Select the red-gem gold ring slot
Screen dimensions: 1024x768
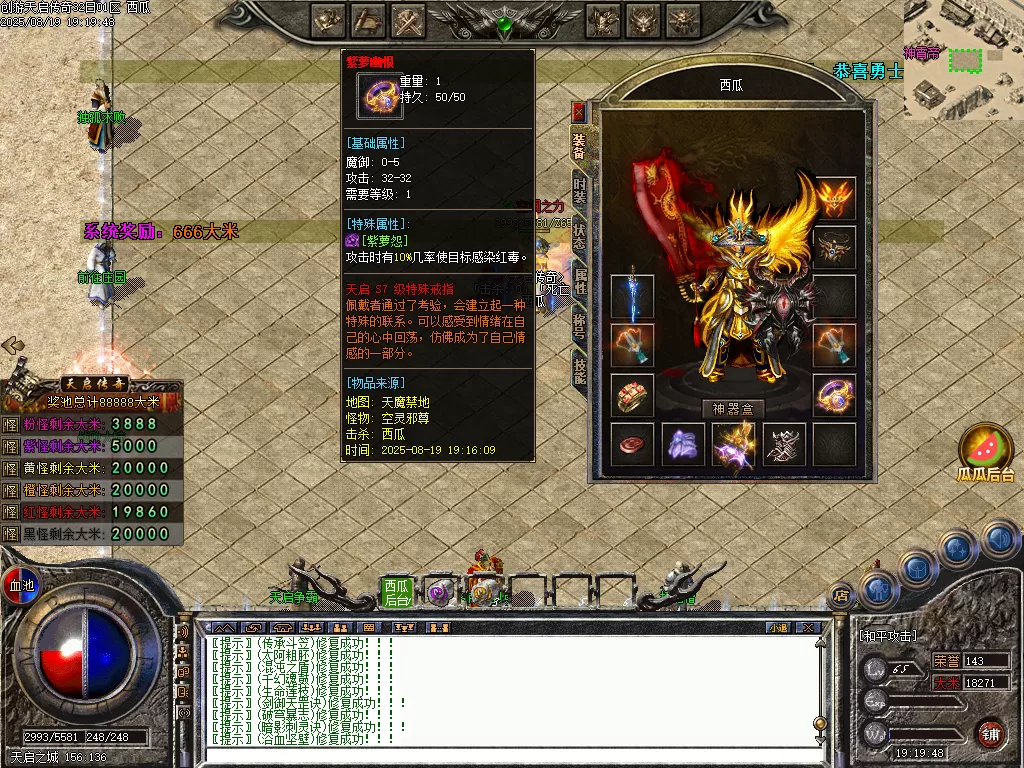[x=632, y=395]
